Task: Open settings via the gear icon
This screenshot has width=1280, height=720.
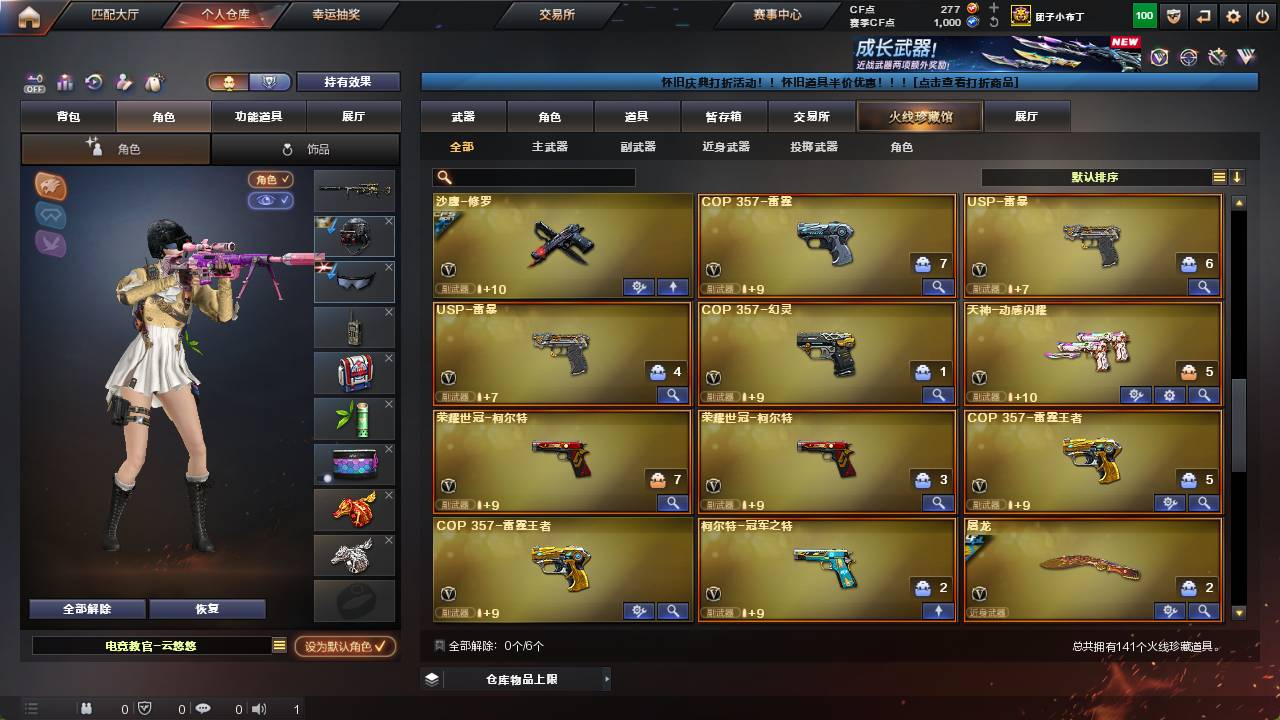Action: (1232, 15)
